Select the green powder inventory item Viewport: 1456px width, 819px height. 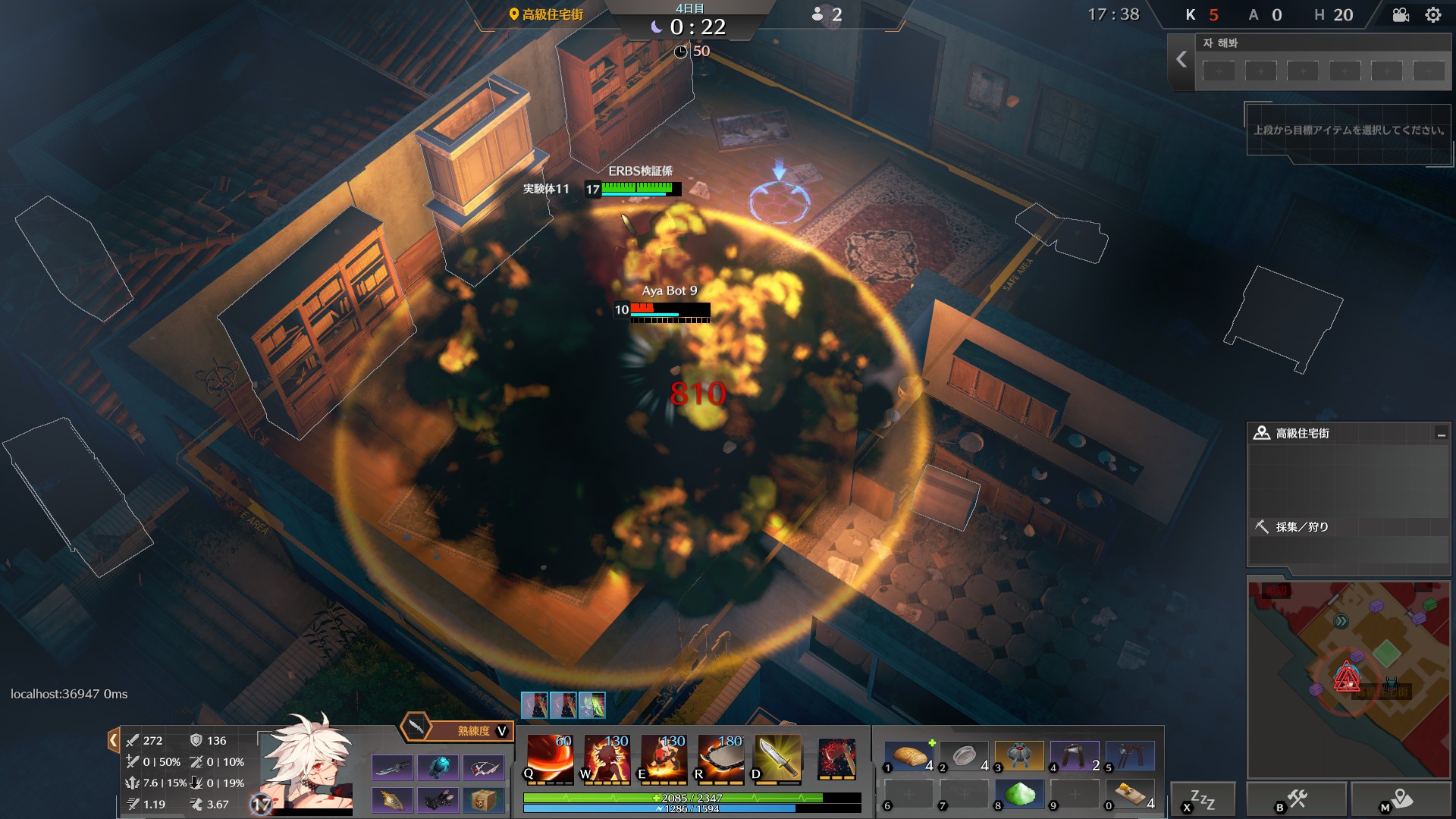(1019, 794)
